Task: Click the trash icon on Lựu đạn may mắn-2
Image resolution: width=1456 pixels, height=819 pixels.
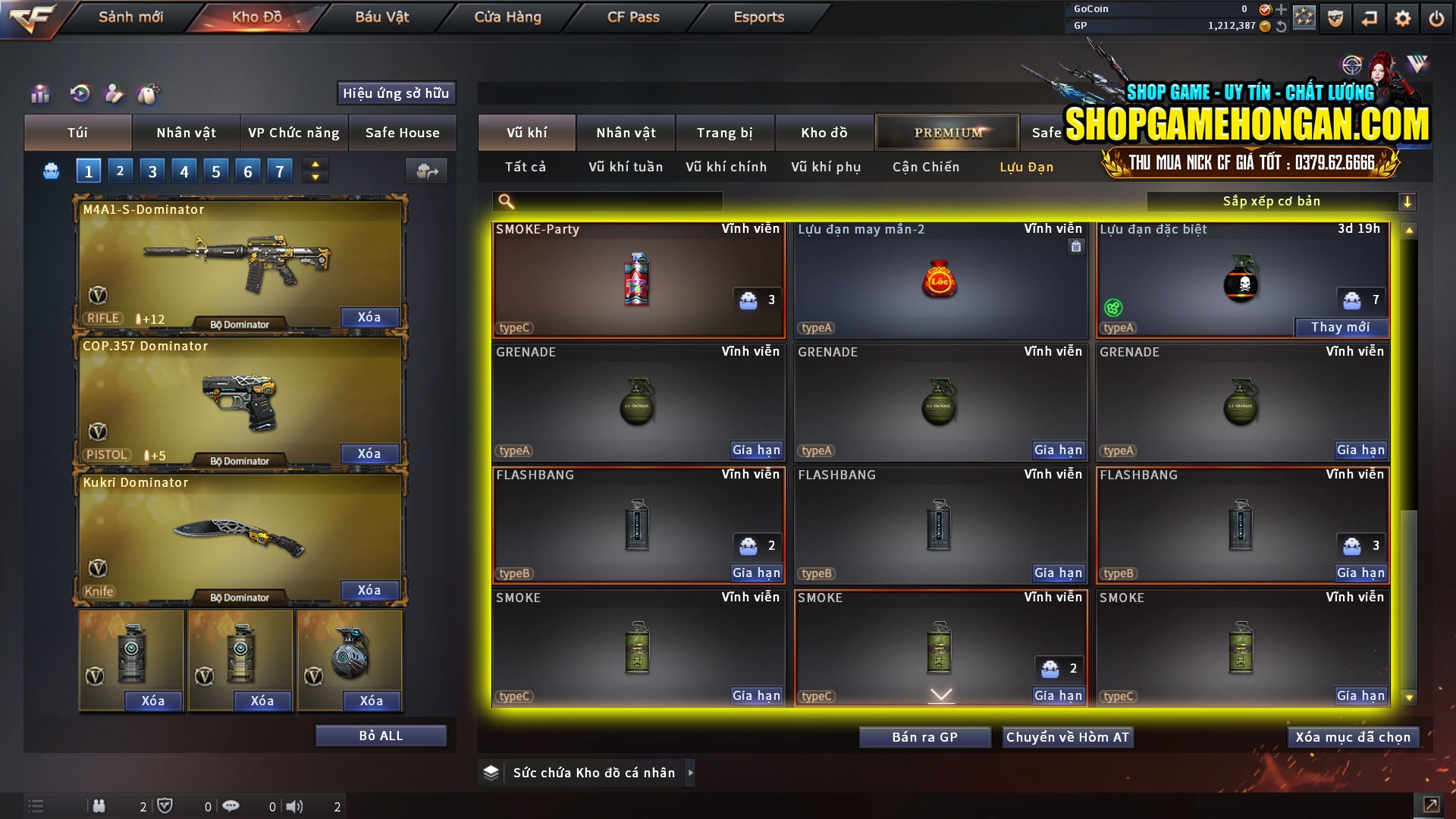Action: tap(1075, 246)
